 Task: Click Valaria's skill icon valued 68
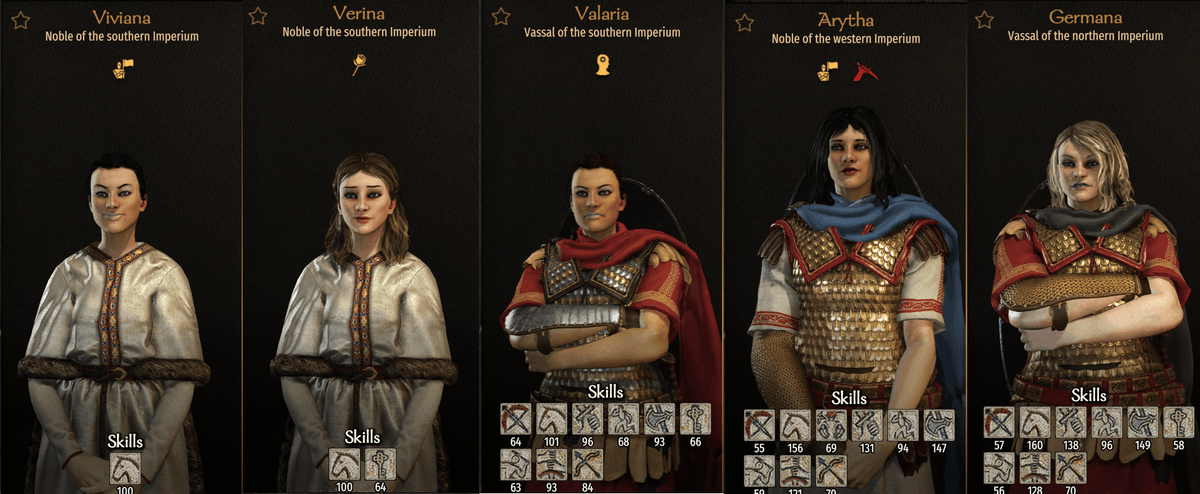pyautogui.click(x=624, y=419)
